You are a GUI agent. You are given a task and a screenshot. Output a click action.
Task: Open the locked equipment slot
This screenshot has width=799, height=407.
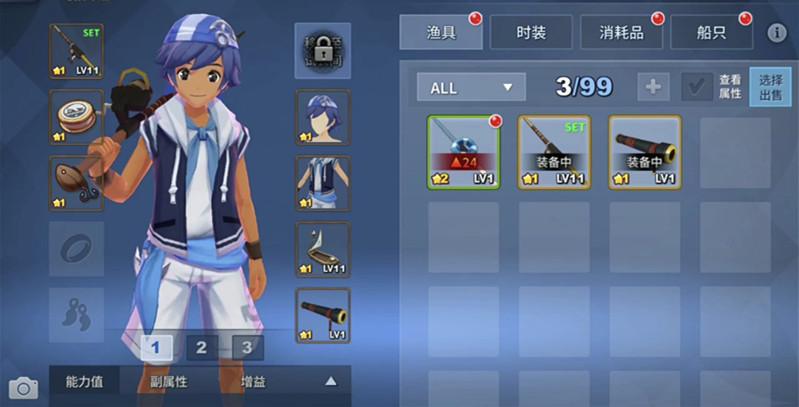322,51
